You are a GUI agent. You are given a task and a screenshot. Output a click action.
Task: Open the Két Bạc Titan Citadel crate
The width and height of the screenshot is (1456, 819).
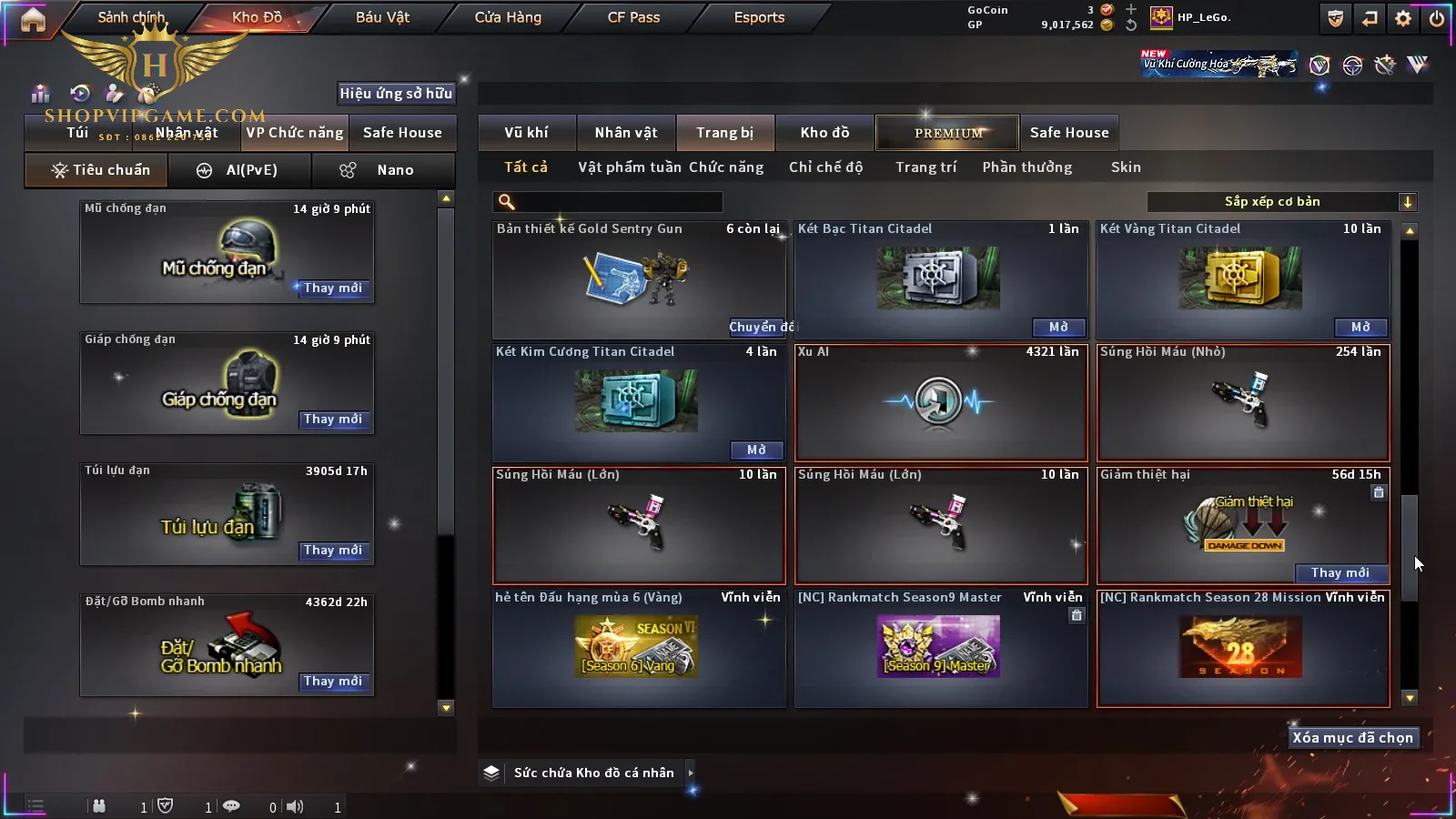[x=1058, y=328]
